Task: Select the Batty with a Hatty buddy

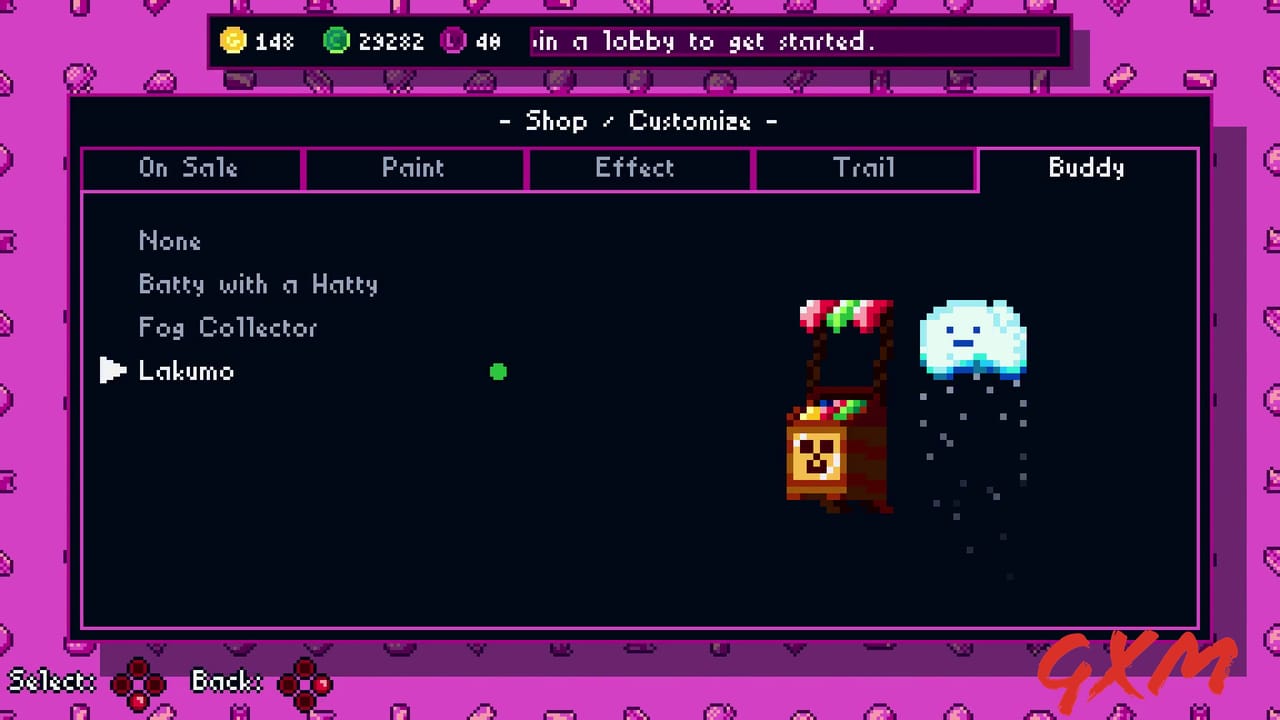Action: (258, 284)
